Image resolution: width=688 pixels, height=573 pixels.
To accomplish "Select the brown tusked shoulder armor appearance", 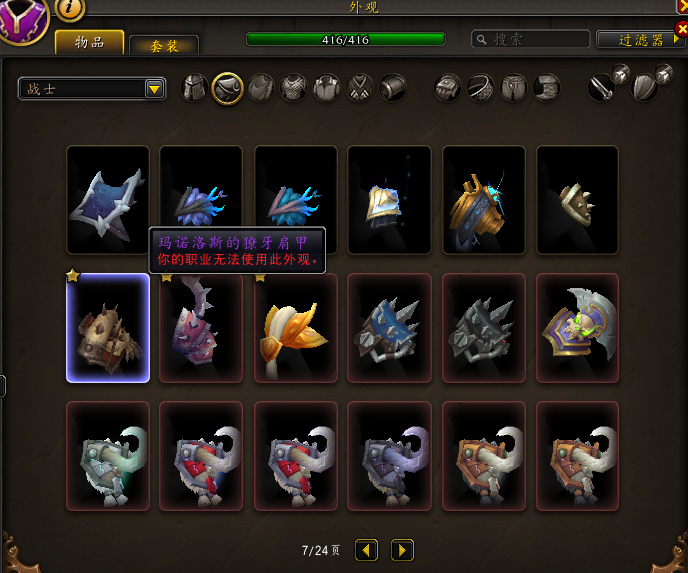I will pos(108,328).
